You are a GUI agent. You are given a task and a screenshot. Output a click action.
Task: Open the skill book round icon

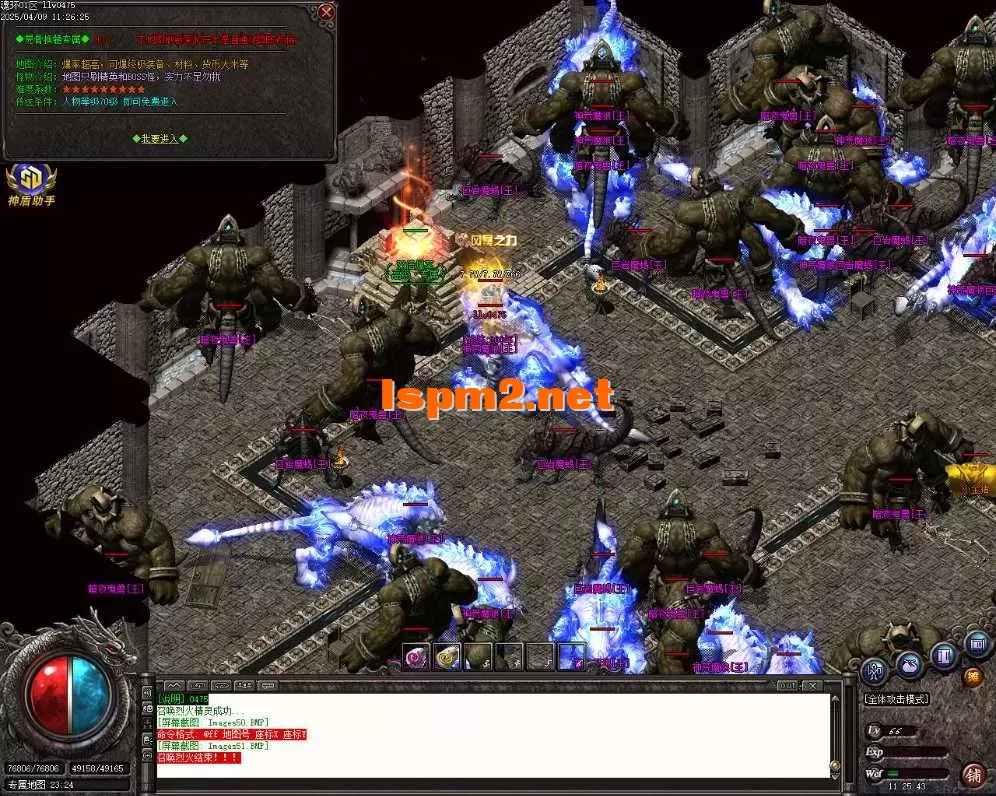(x=944, y=657)
